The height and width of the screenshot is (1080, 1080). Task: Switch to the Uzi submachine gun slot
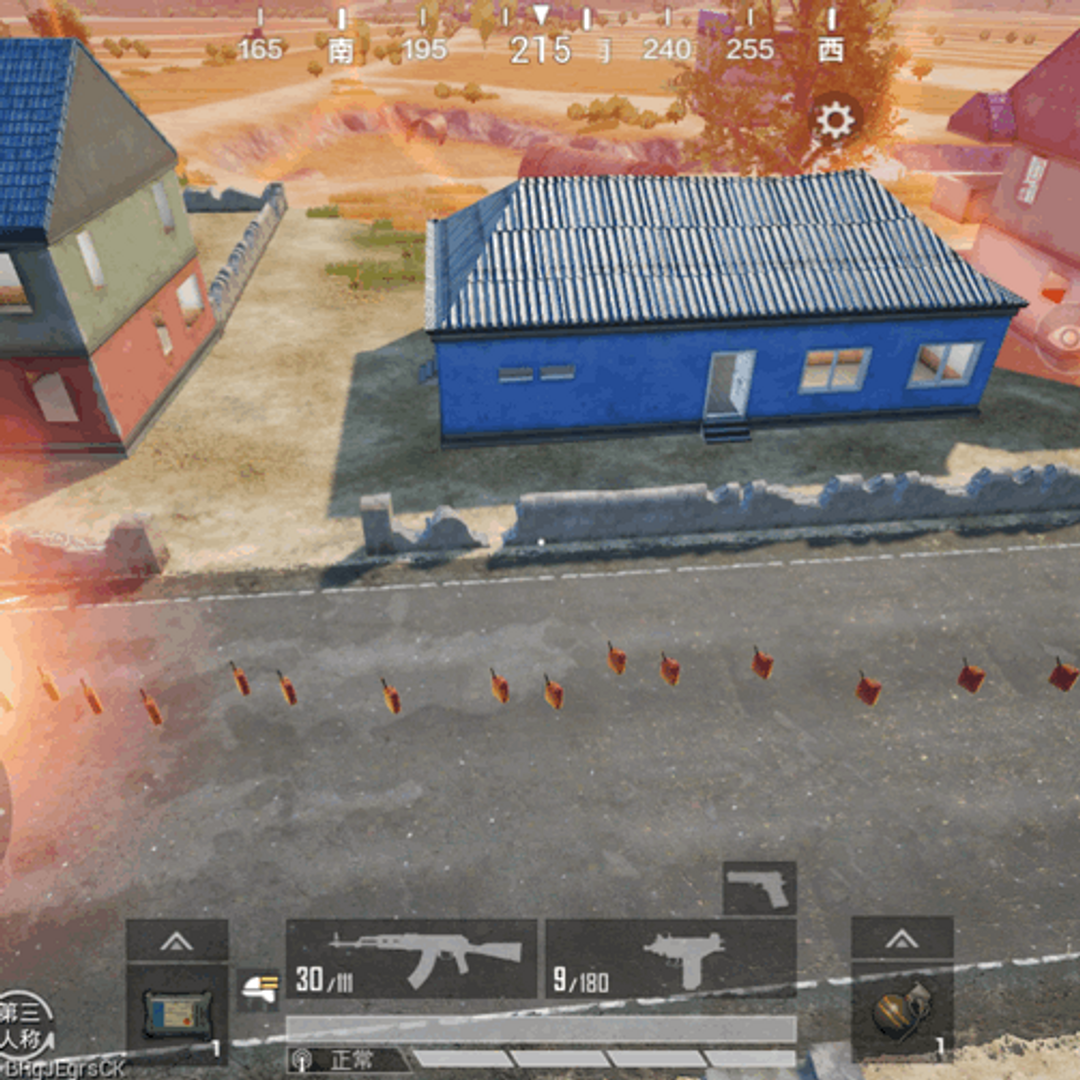click(671, 958)
